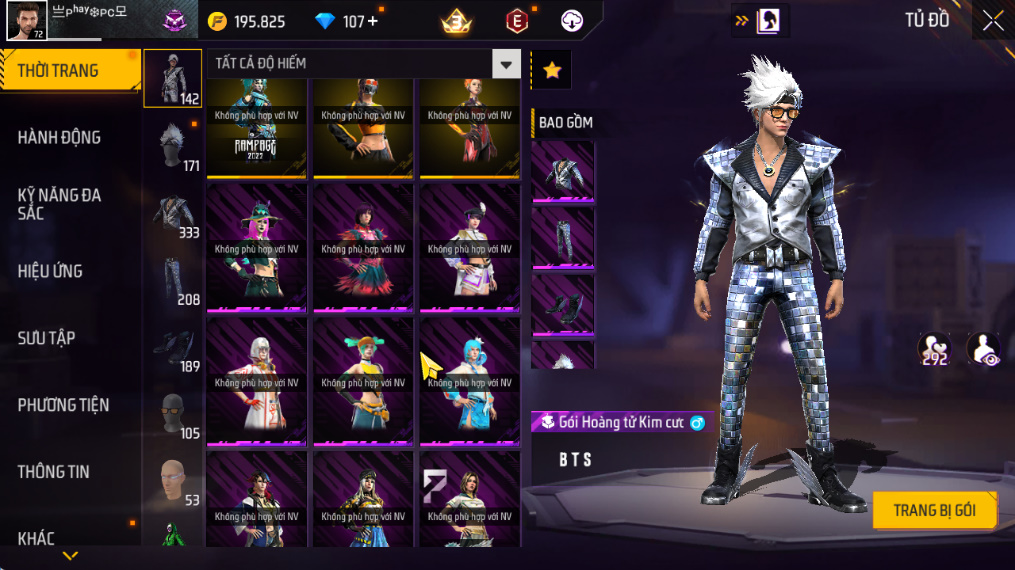Open the hairstyle subcategory with 171 items
Image resolution: width=1015 pixels, height=570 pixels.
pos(174,145)
